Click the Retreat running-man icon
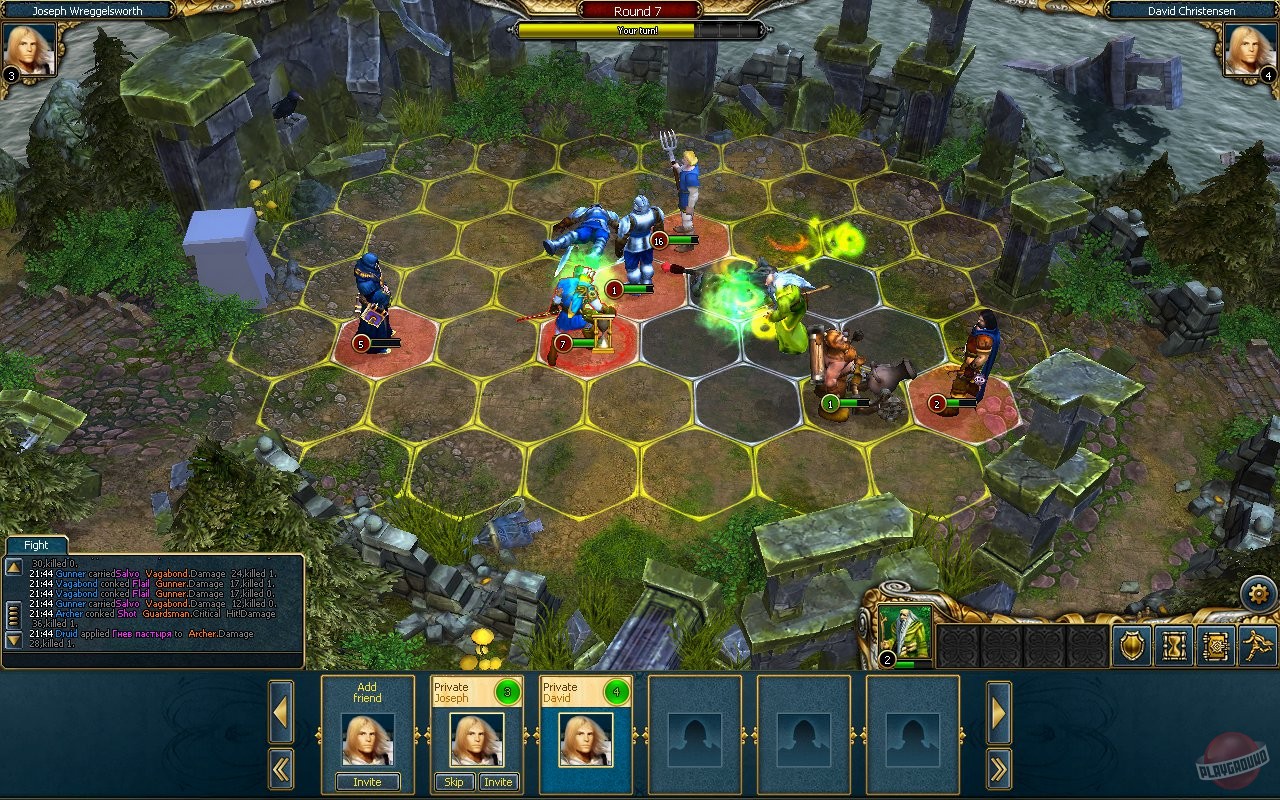This screenshot has width=1280, height=800. pyautogui.click(x=1256, y=645)
